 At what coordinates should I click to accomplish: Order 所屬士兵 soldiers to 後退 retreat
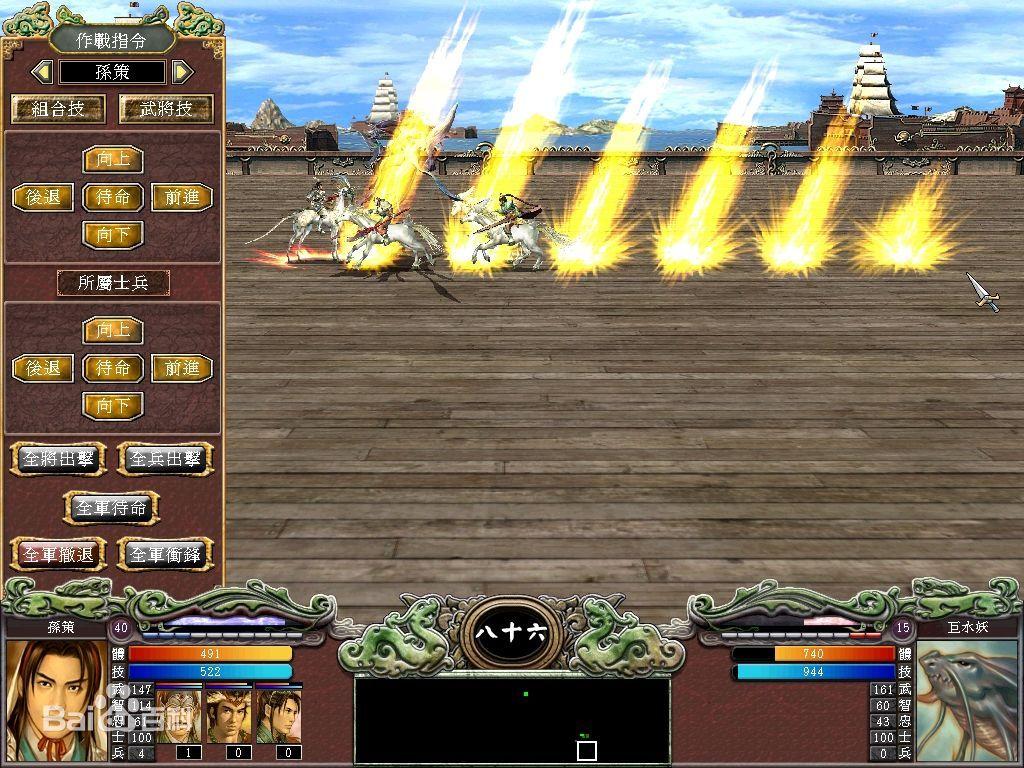[43, 368]
